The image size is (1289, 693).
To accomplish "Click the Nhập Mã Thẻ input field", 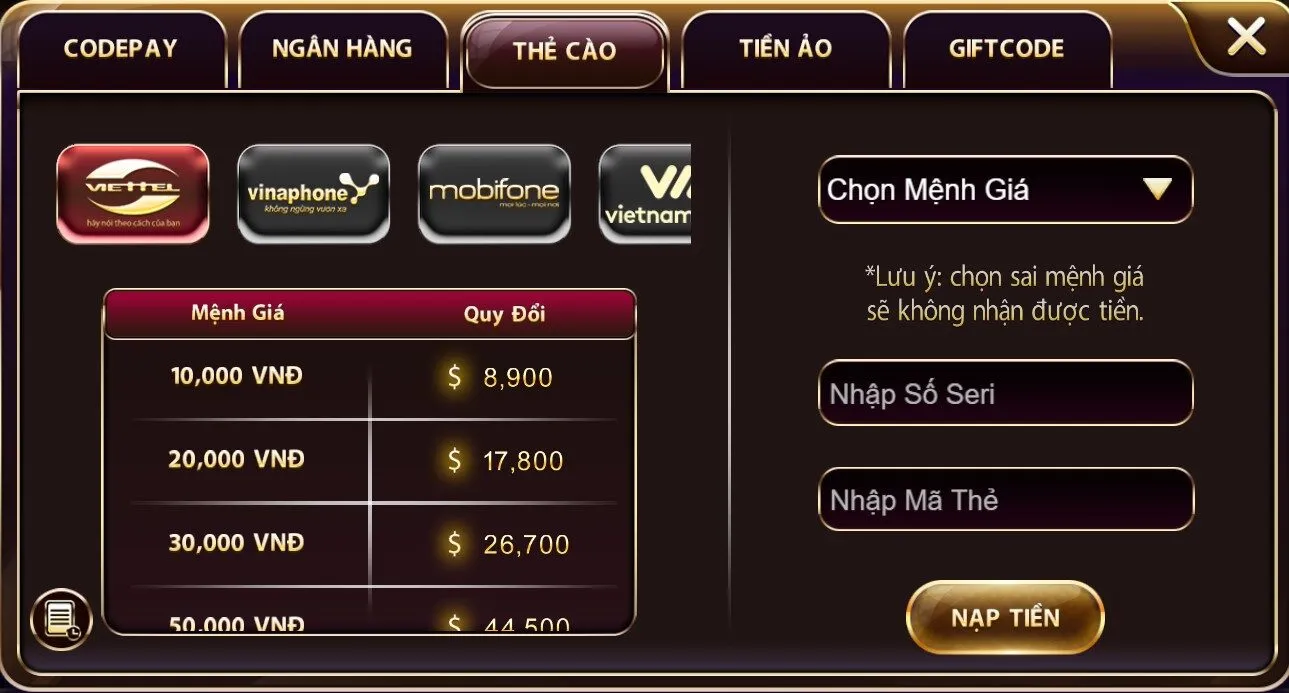I will click(1005, 499).
